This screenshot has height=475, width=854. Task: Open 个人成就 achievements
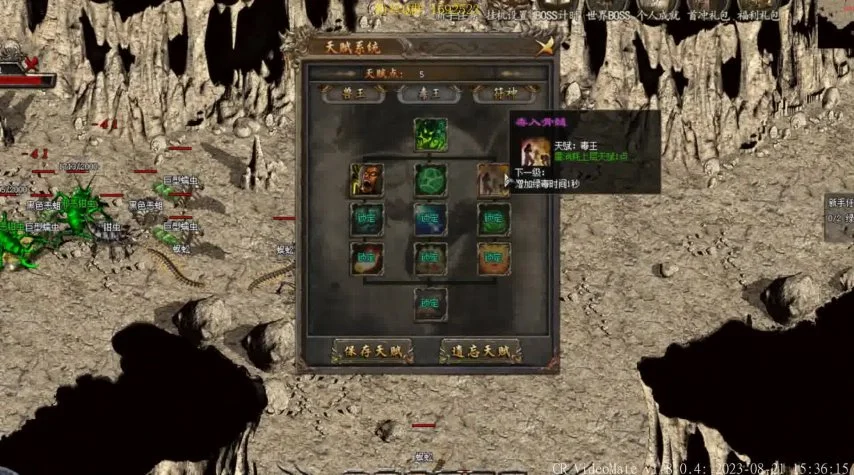[x=649, y=17]
